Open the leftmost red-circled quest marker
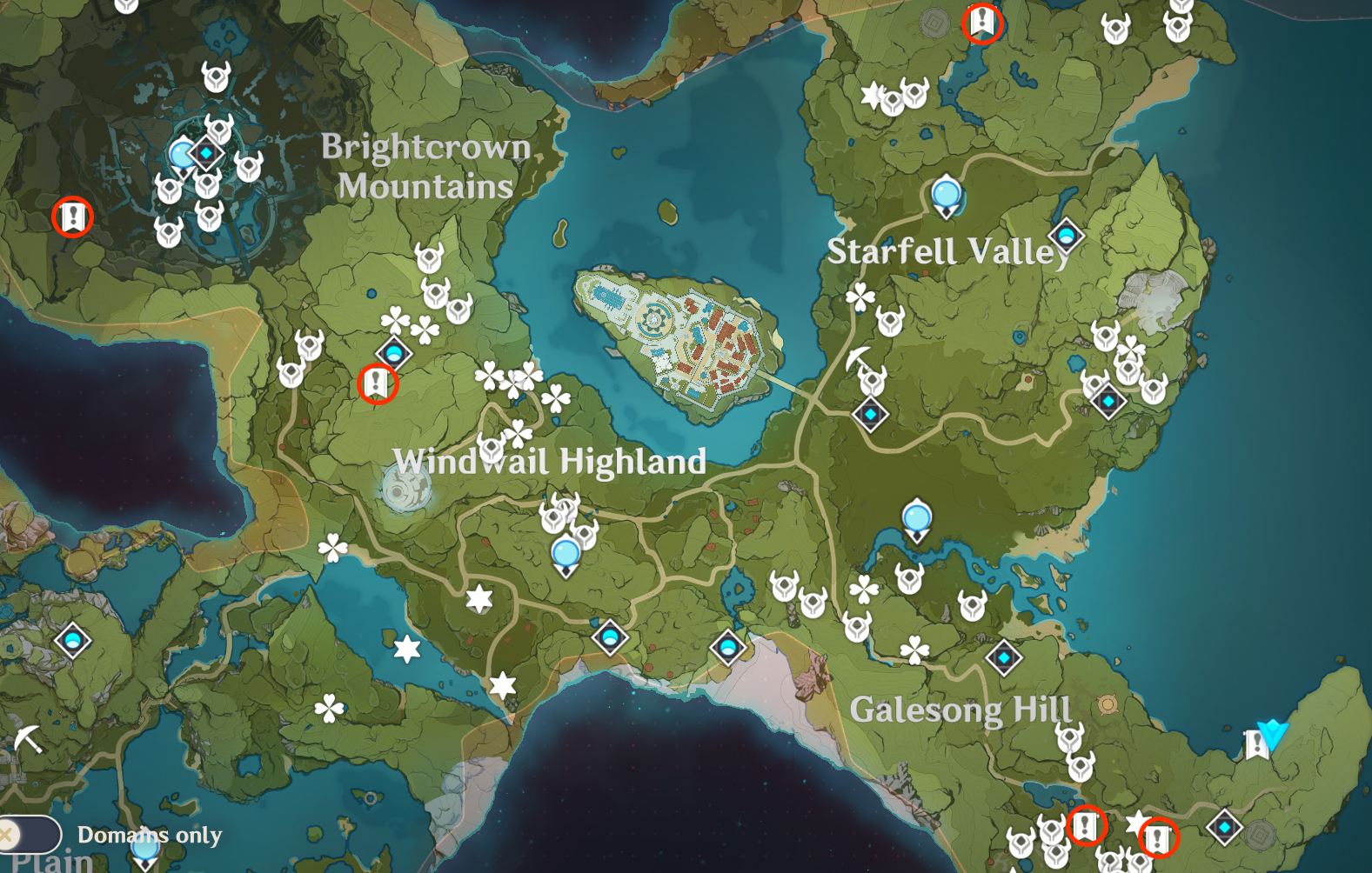The width and height of the screenshot is (1372, 873). [72, 216]
